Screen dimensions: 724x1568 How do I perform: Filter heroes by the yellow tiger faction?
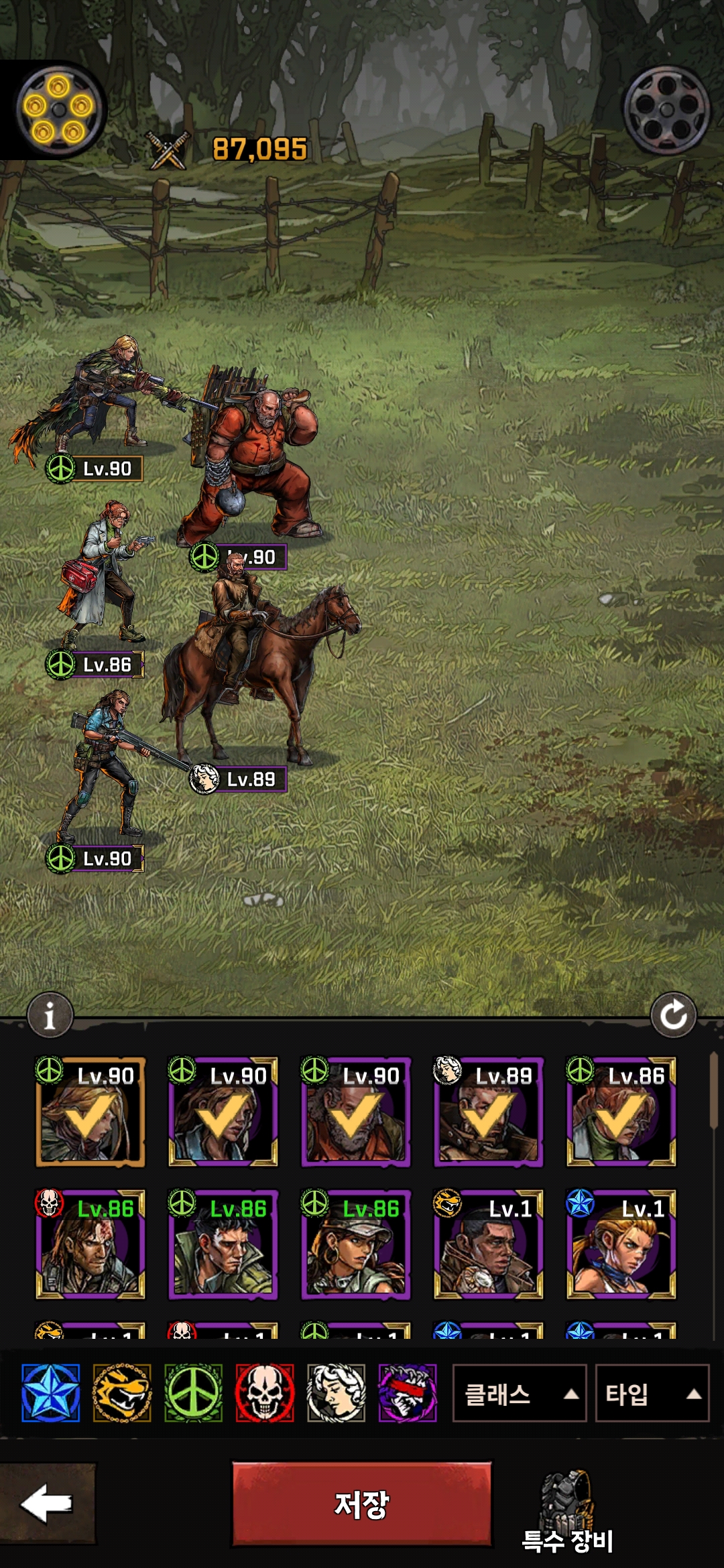point(122,1393)
